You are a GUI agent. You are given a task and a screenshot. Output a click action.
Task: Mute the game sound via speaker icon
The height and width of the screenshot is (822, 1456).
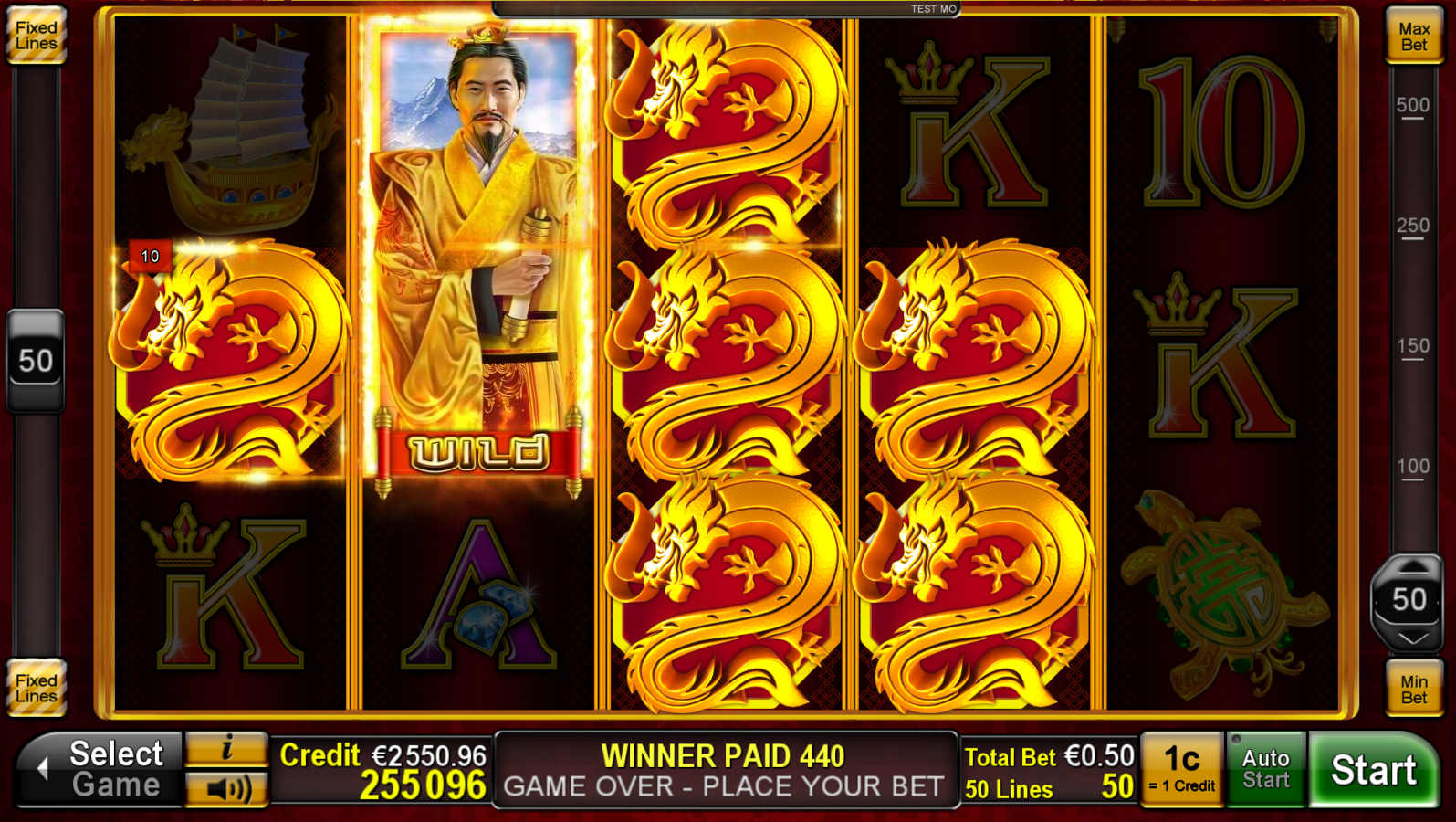pyautogui.click(x=226, y=789)
